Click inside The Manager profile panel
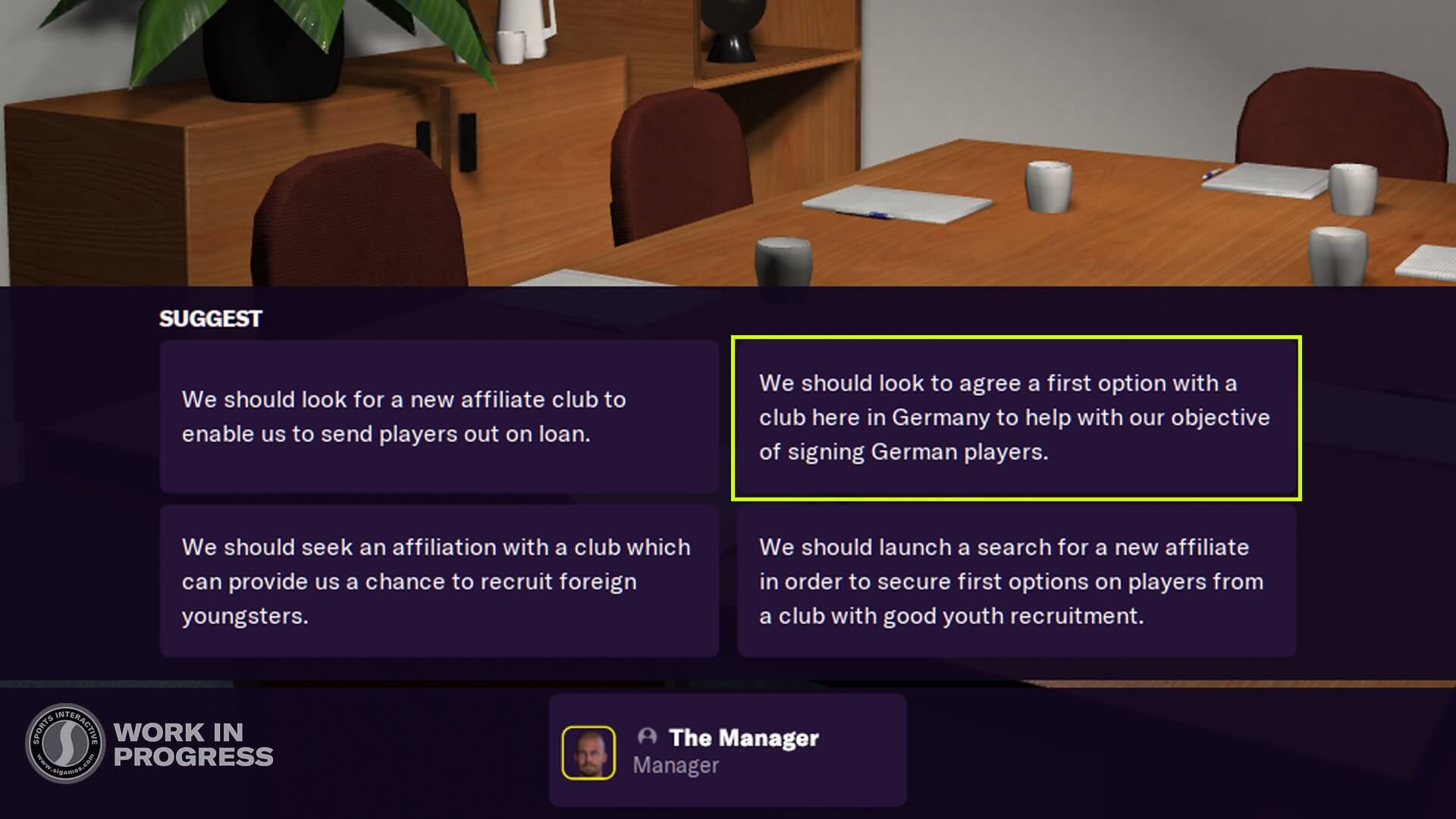 tap(728, 749)
